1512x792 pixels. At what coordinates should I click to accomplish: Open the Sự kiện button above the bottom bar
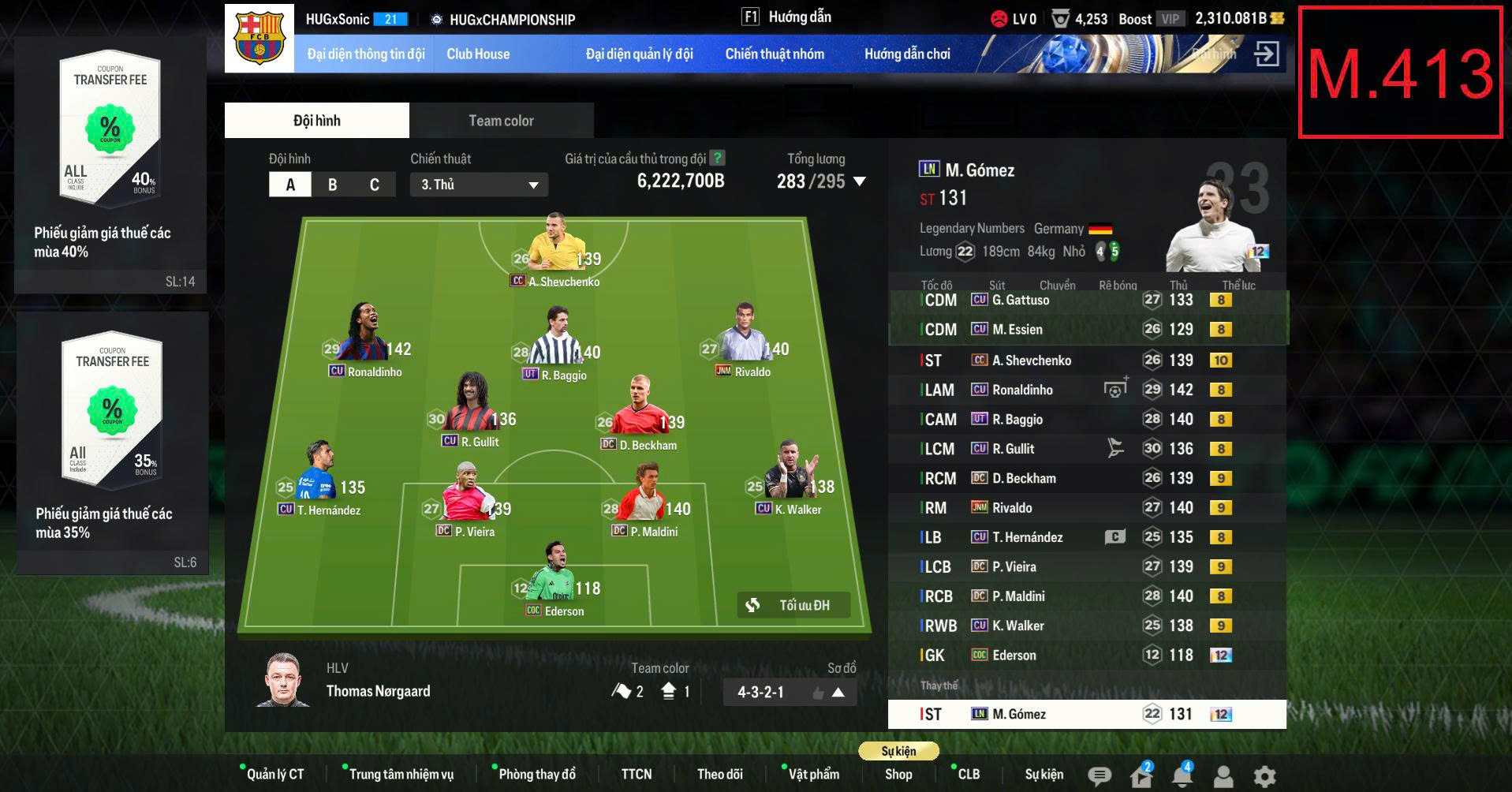coord(899,751)
